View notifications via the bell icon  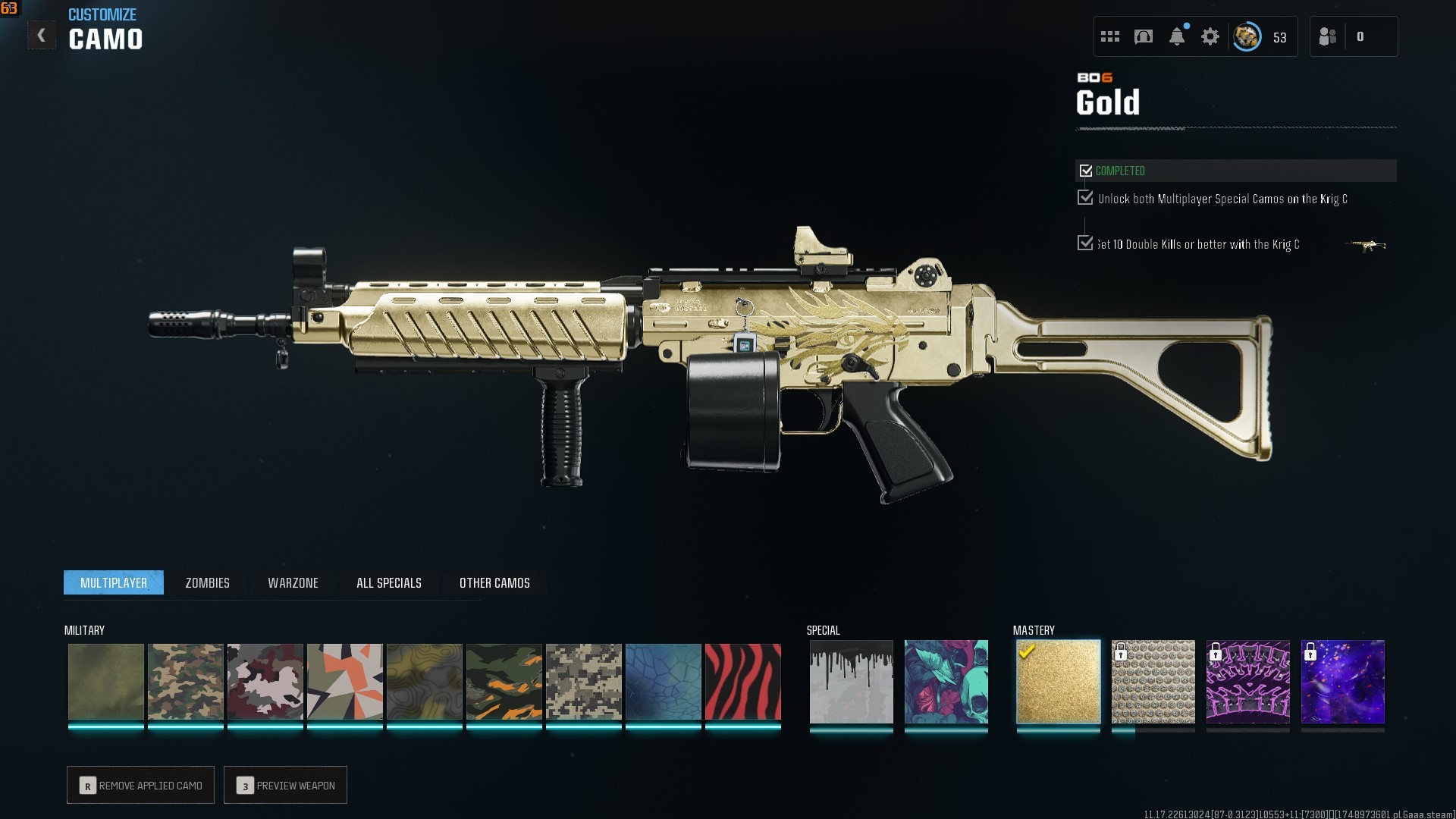(x=1177, y=36)
